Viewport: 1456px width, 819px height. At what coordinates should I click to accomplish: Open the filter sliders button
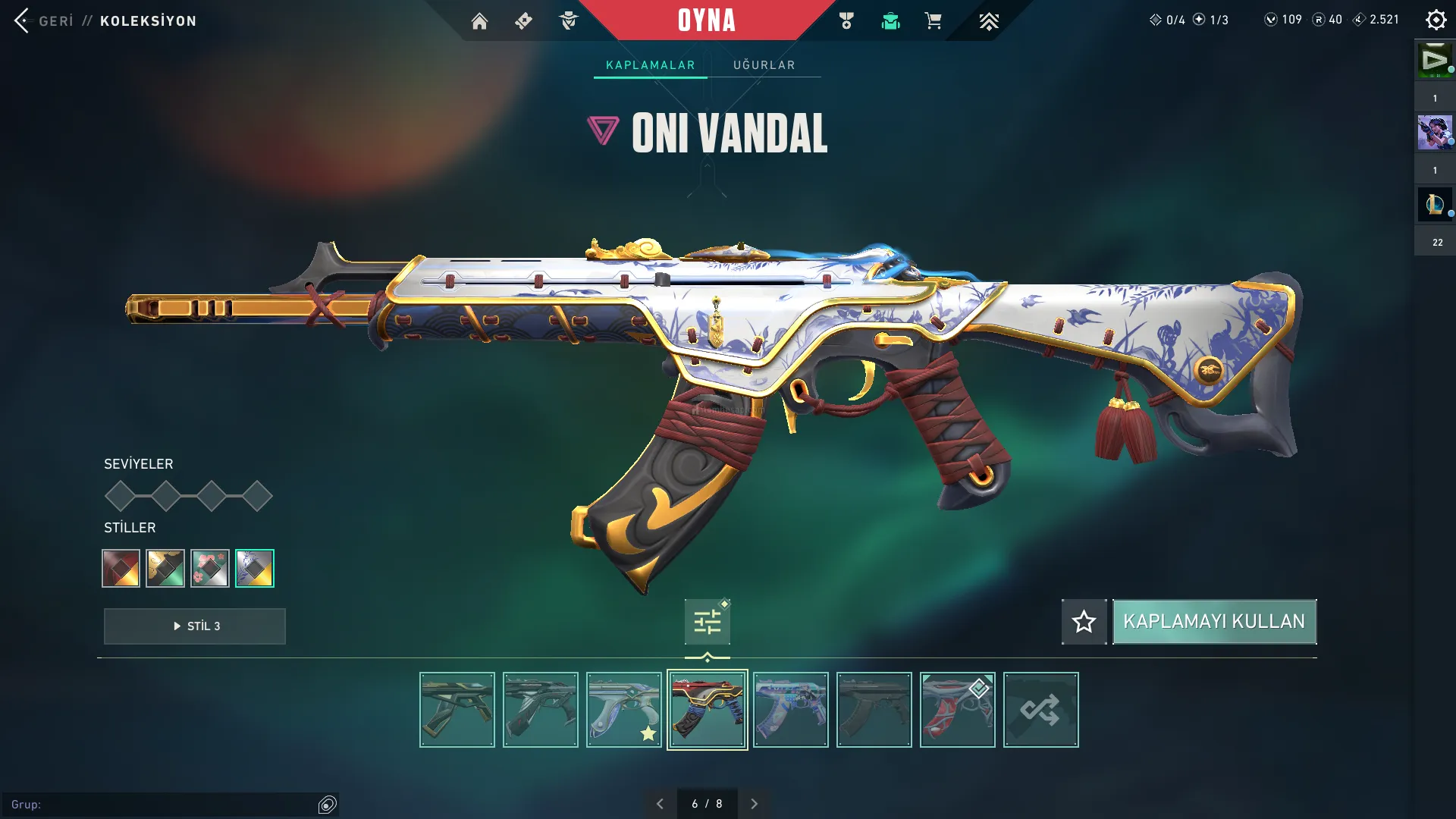tap(707, 623)
